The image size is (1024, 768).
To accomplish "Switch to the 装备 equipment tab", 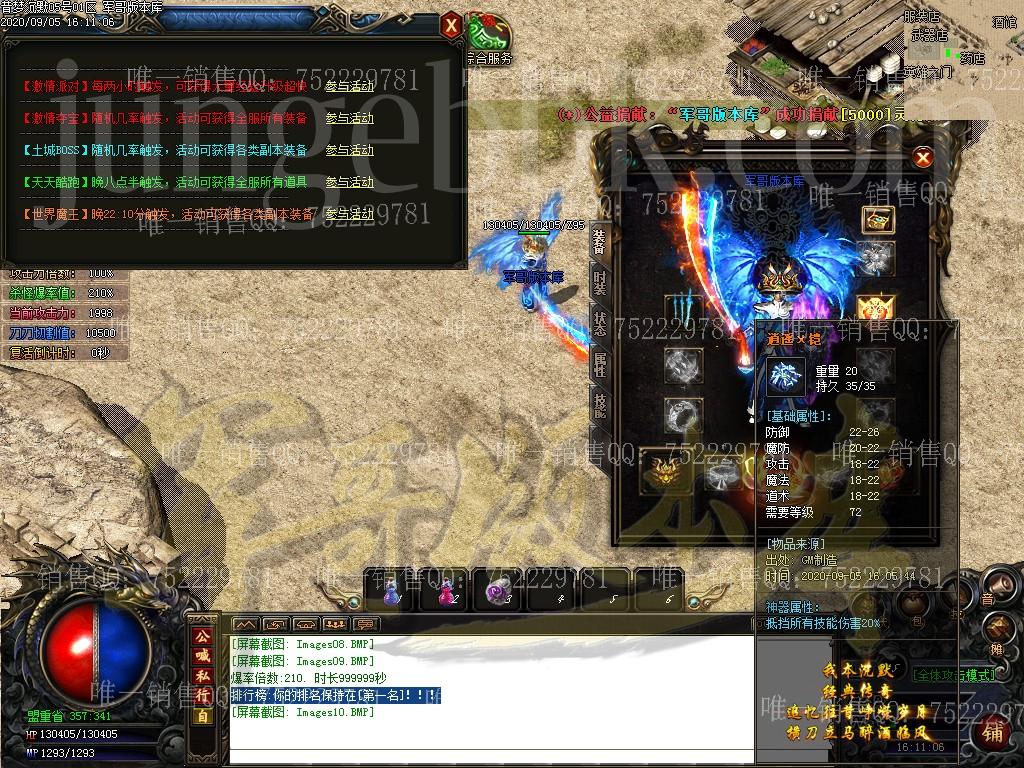I will (599, 241).
